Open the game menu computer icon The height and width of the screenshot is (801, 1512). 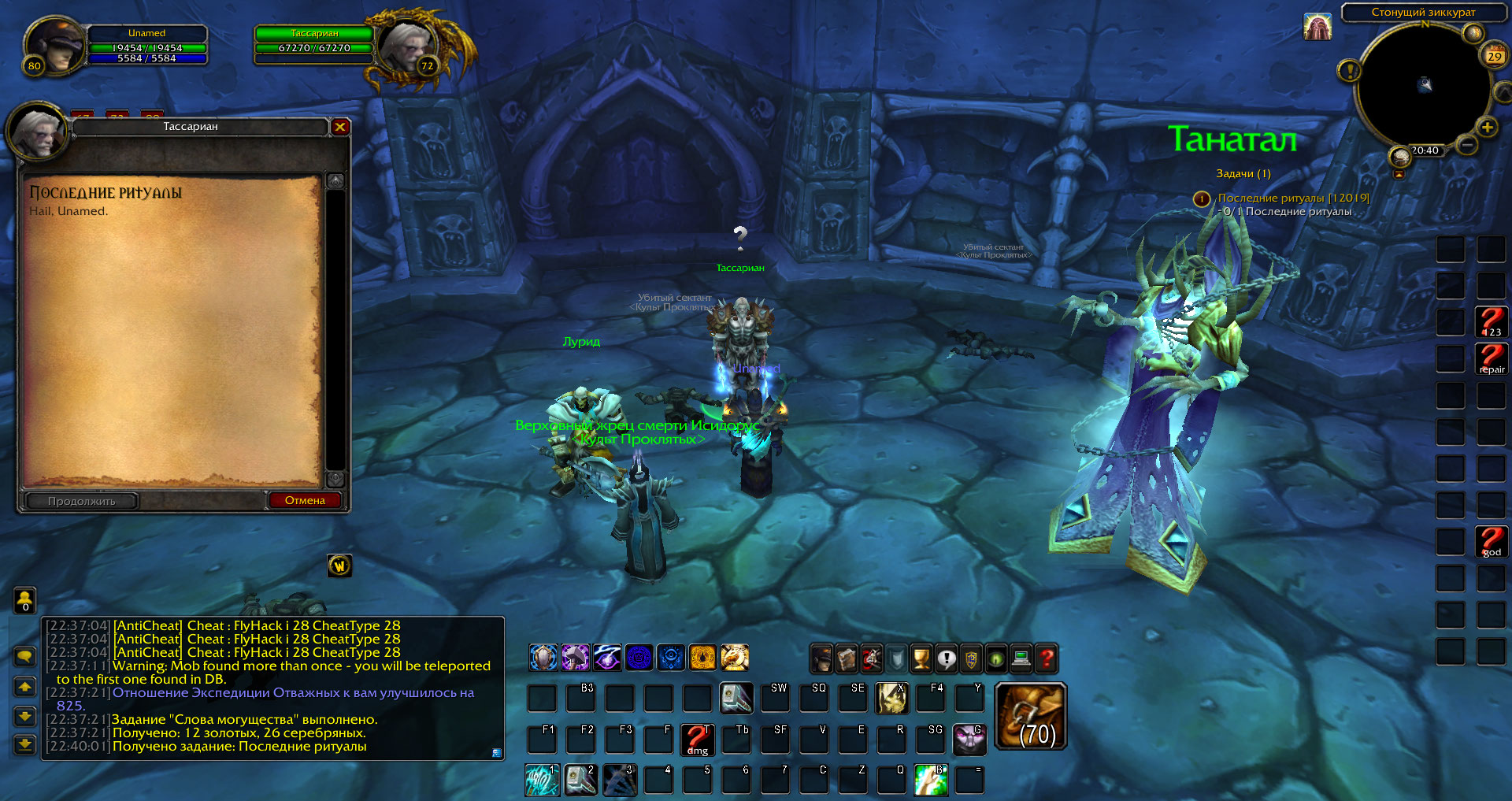[1021, 658]
